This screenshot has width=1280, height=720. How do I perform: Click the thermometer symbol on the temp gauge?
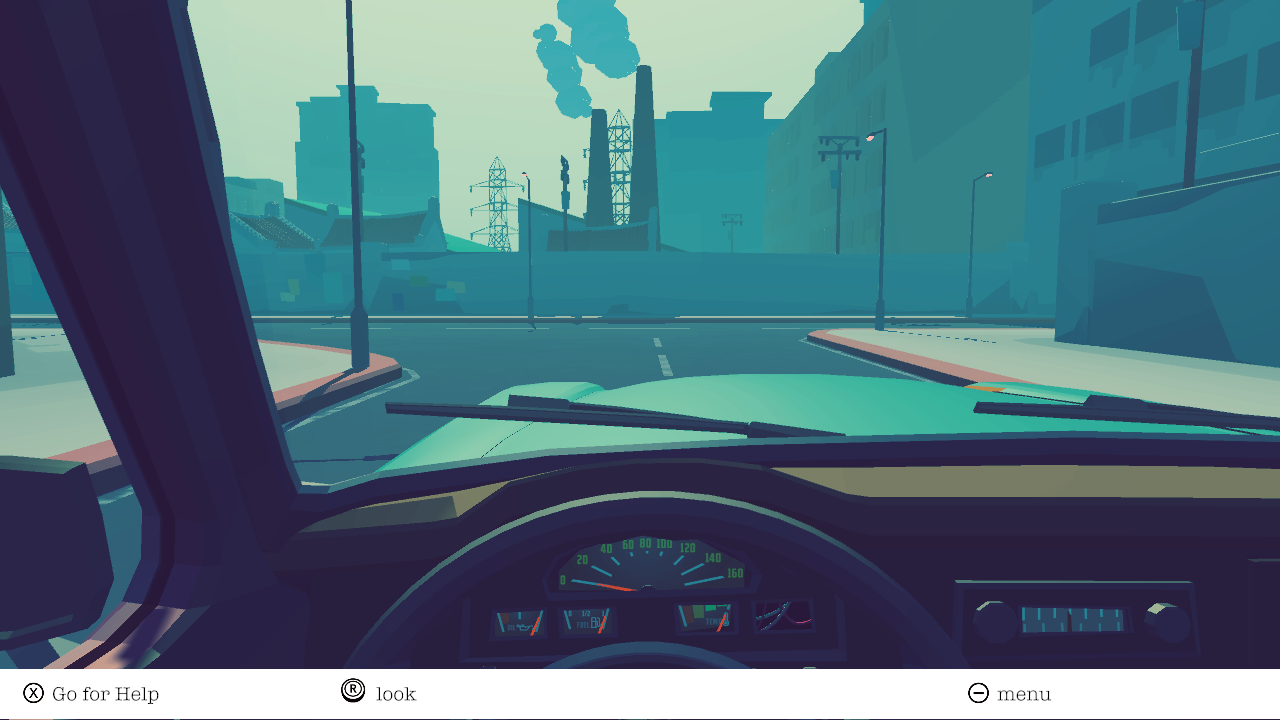726,620
